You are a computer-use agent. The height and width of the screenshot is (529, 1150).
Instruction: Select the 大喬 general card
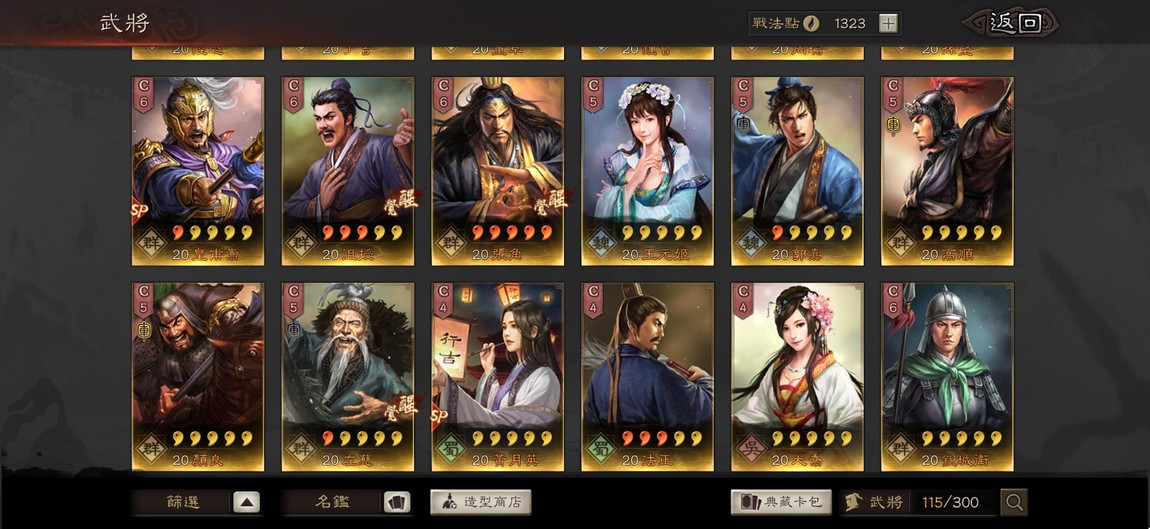pyautogui.click(x=797, y=376)
